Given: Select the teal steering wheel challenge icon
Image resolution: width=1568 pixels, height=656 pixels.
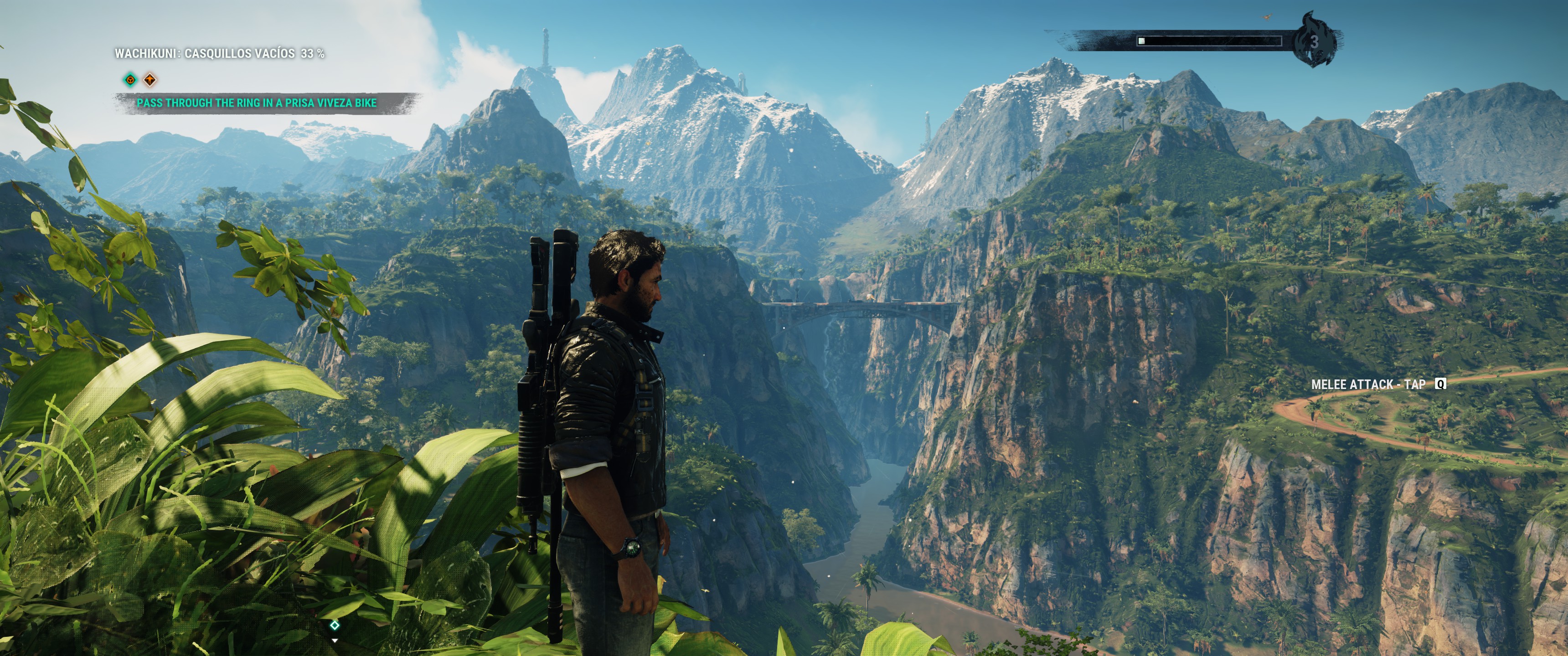Looking at the screenshot, I should [x=131, y=80].
